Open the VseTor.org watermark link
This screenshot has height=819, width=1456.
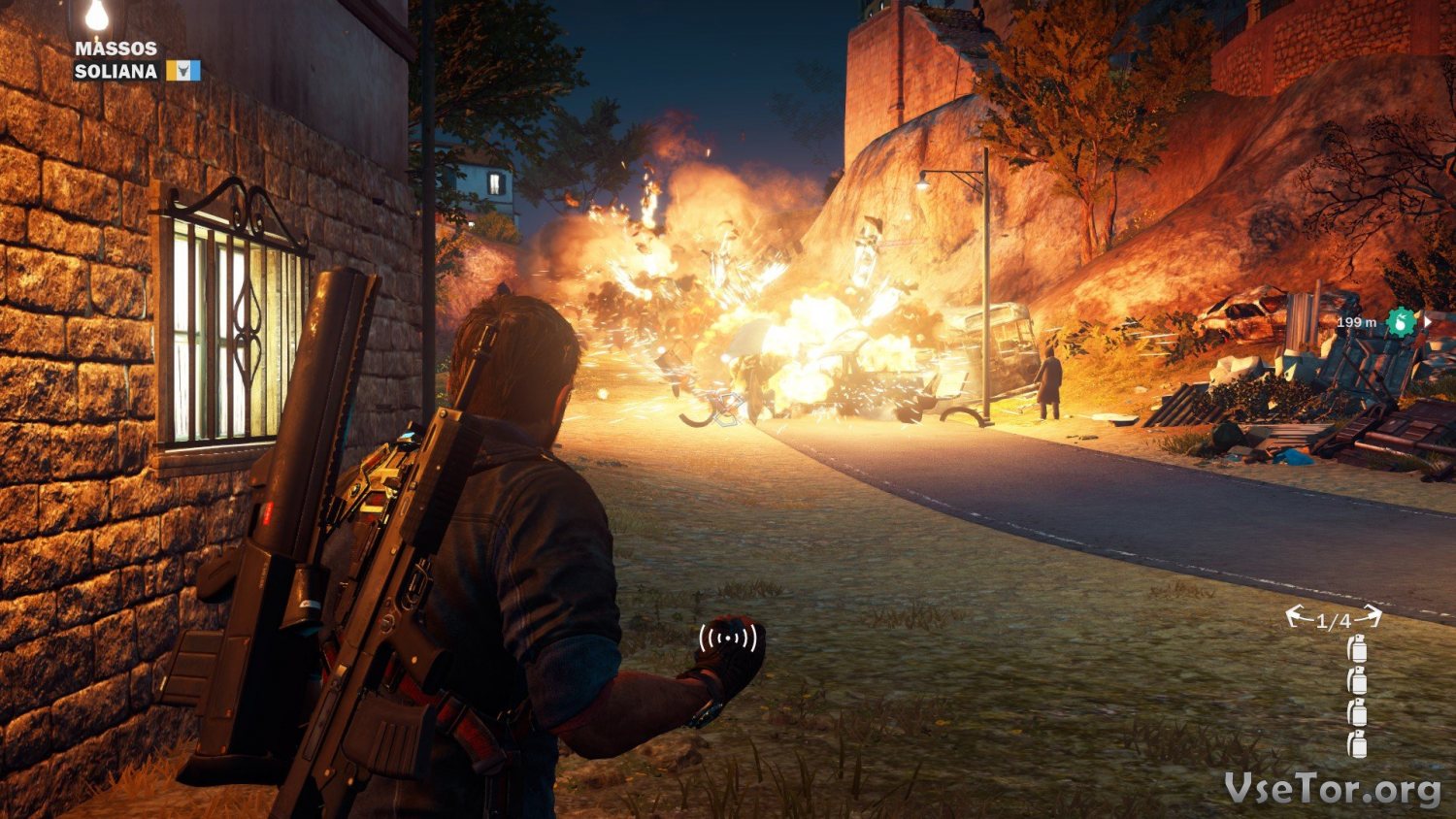click(x=1332, y=789)
